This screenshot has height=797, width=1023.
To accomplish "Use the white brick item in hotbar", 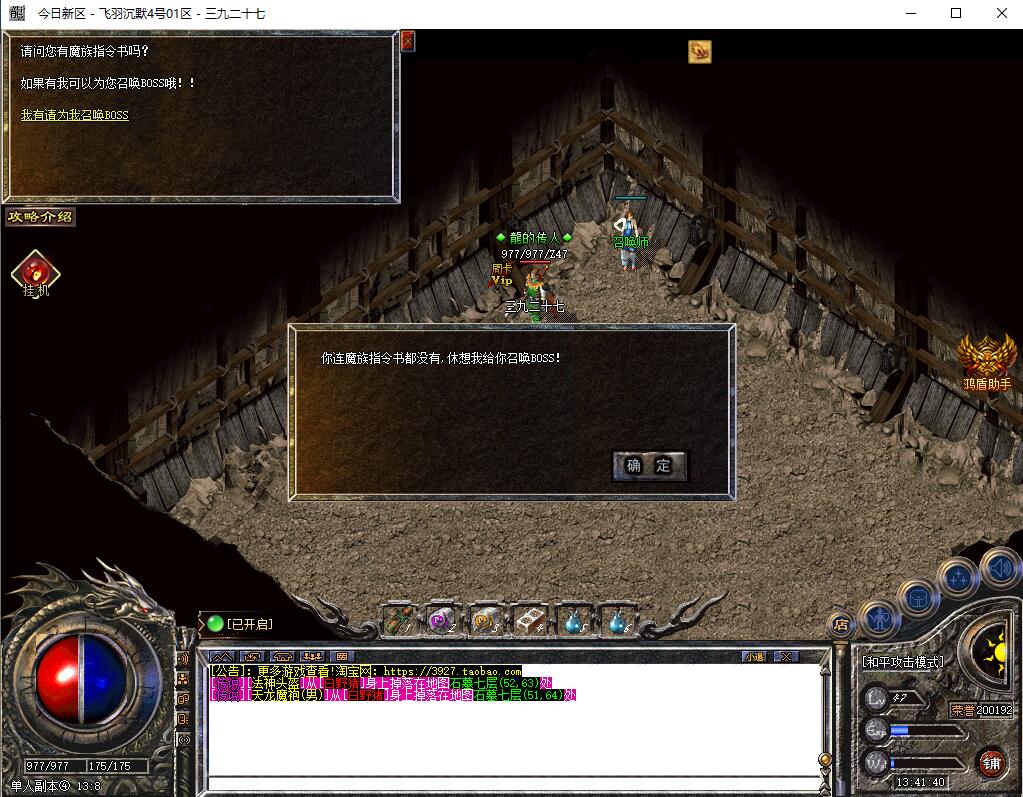I will 529,621.
